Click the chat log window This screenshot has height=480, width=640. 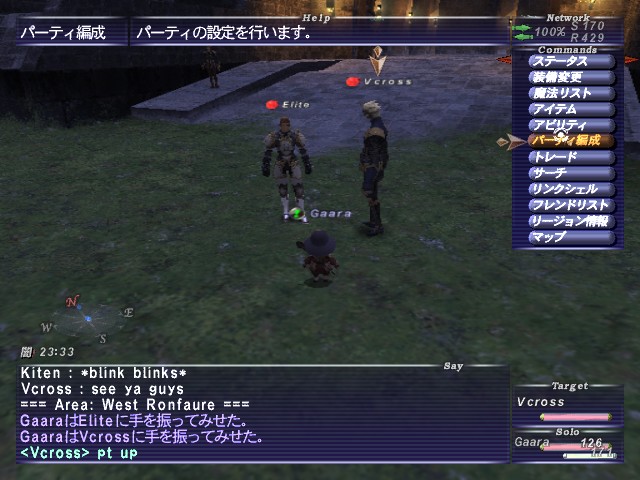[x=260, y=413]
